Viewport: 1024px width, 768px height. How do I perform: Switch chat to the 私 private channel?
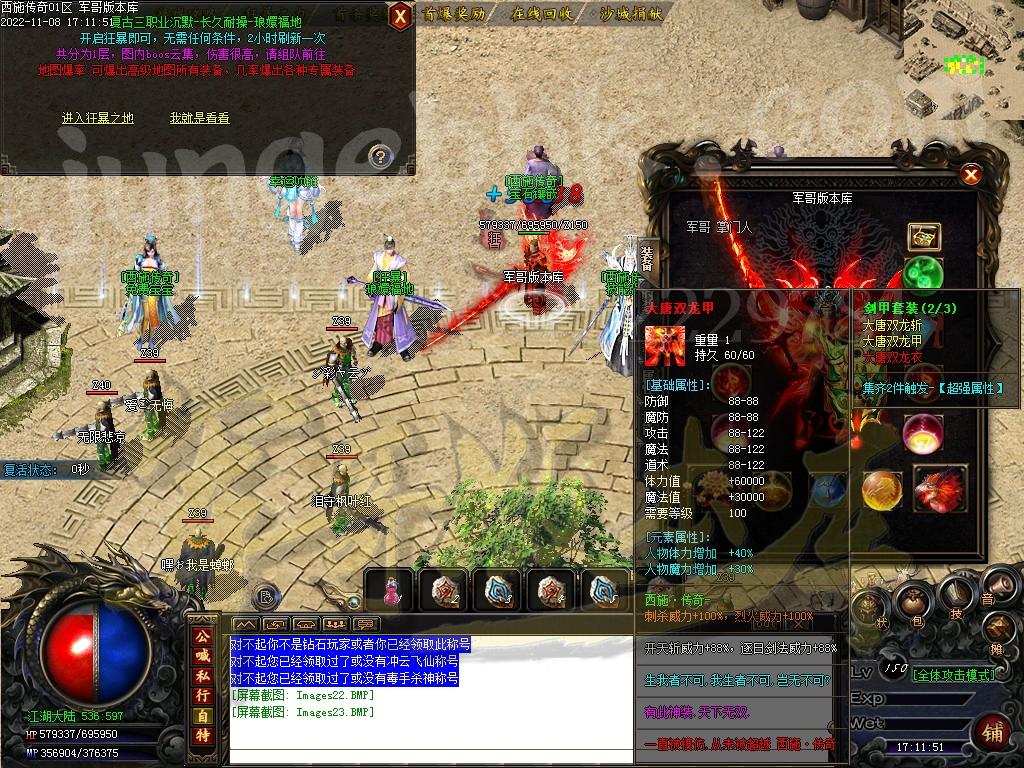(203, 676)
